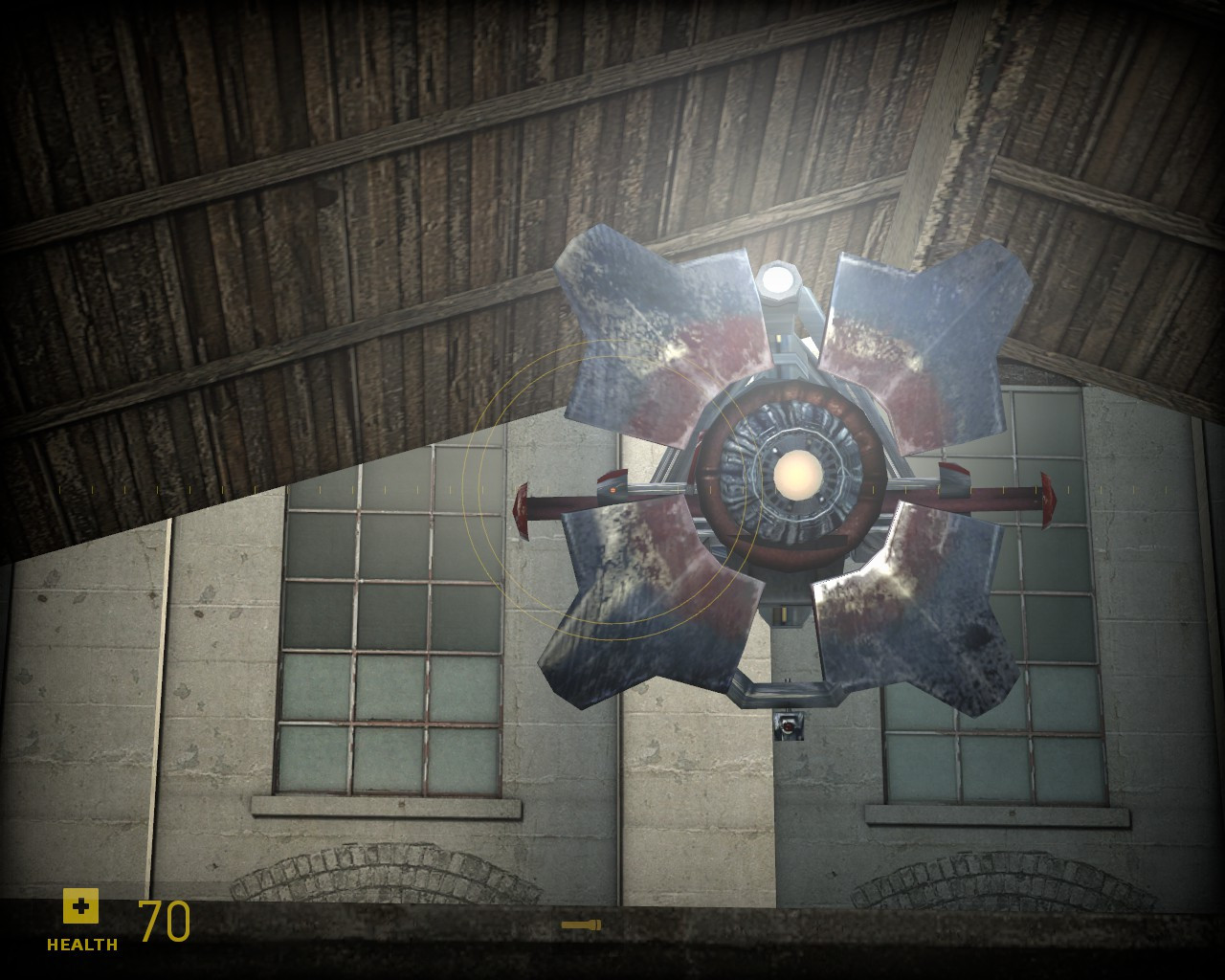Click the bright spotlight atop the device
This screenshot has height=980, width=1225.
pyautogui.click(x=777, y=279)
